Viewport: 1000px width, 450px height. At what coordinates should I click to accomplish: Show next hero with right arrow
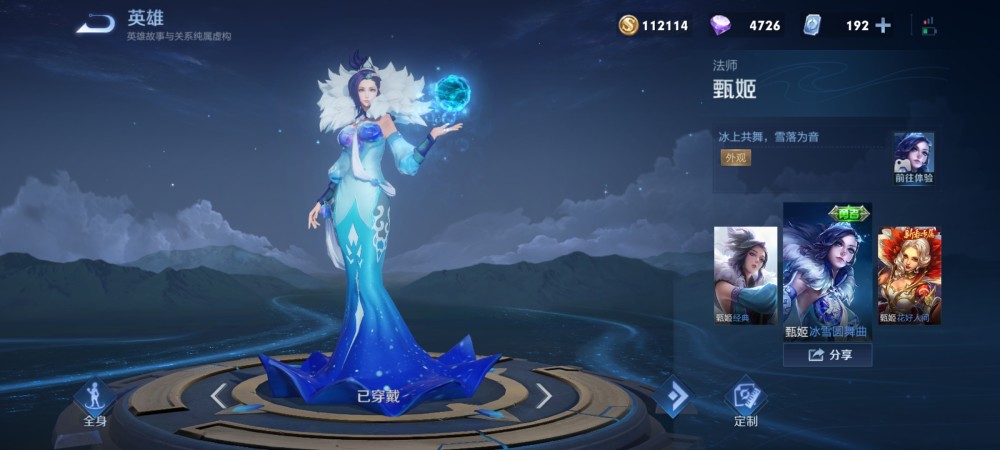pos(544,396)
